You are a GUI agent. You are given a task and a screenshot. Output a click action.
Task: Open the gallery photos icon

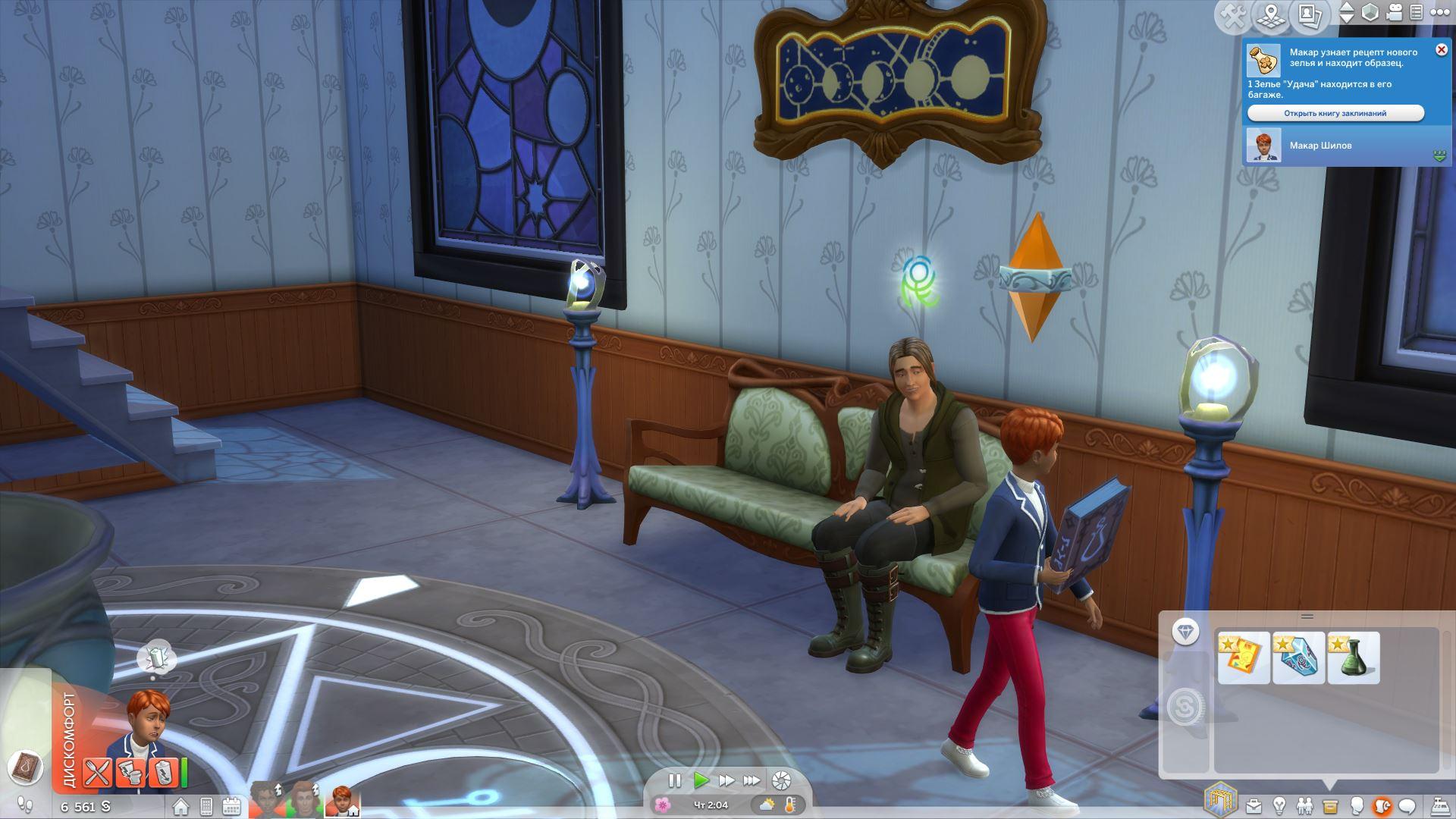point(1308,14)
